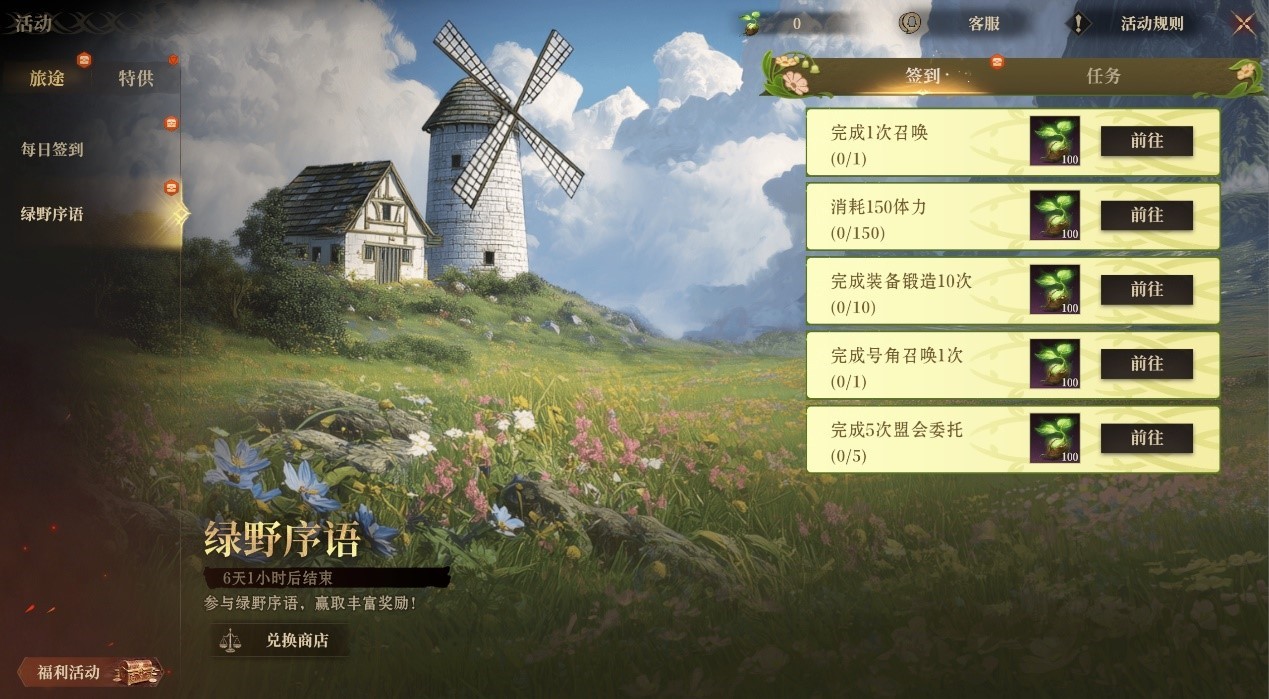Screen dimensions: 1269x699
Task: Switch to the 签到 tab
Action: (922, 76)
